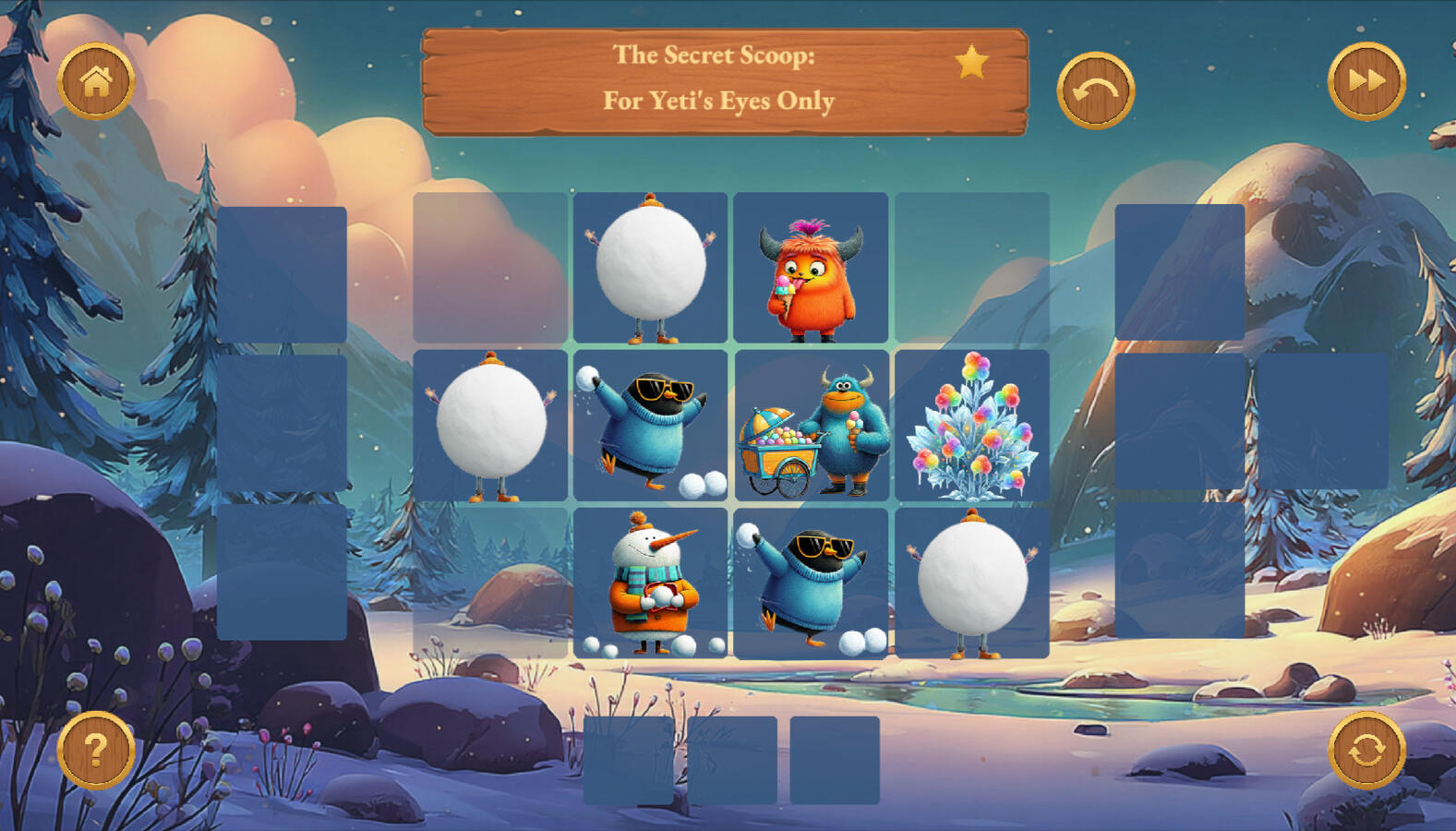Image resolution: width=1456 pixels, height=831 pixels.
Task: Go to the home screen
Action: click(x=96, y=82)
